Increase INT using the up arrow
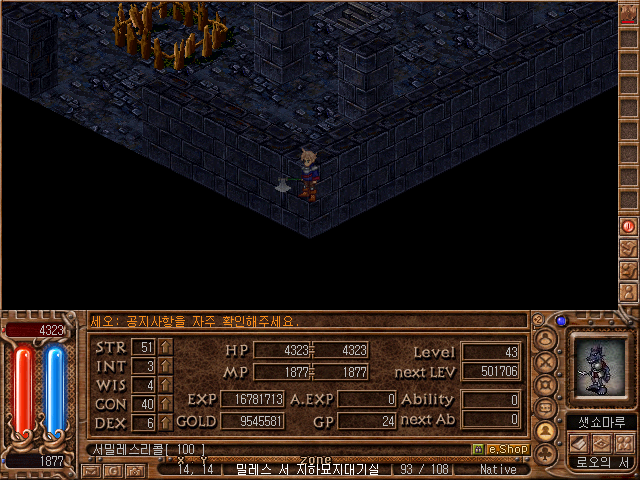Image resolution: width=640 pixels, height=480 pixels. (166, 366)
